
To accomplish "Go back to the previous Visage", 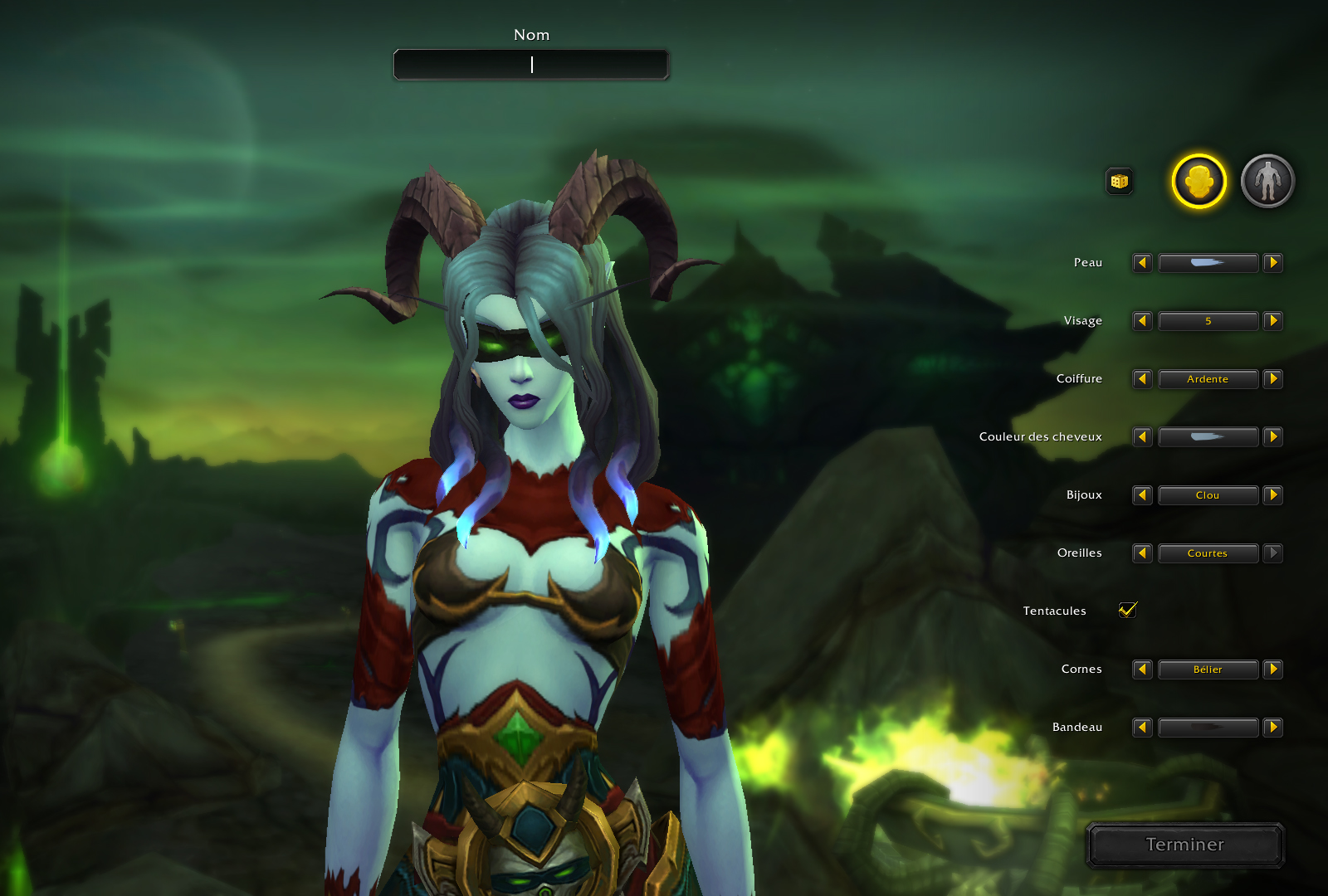I will 1142,321.
